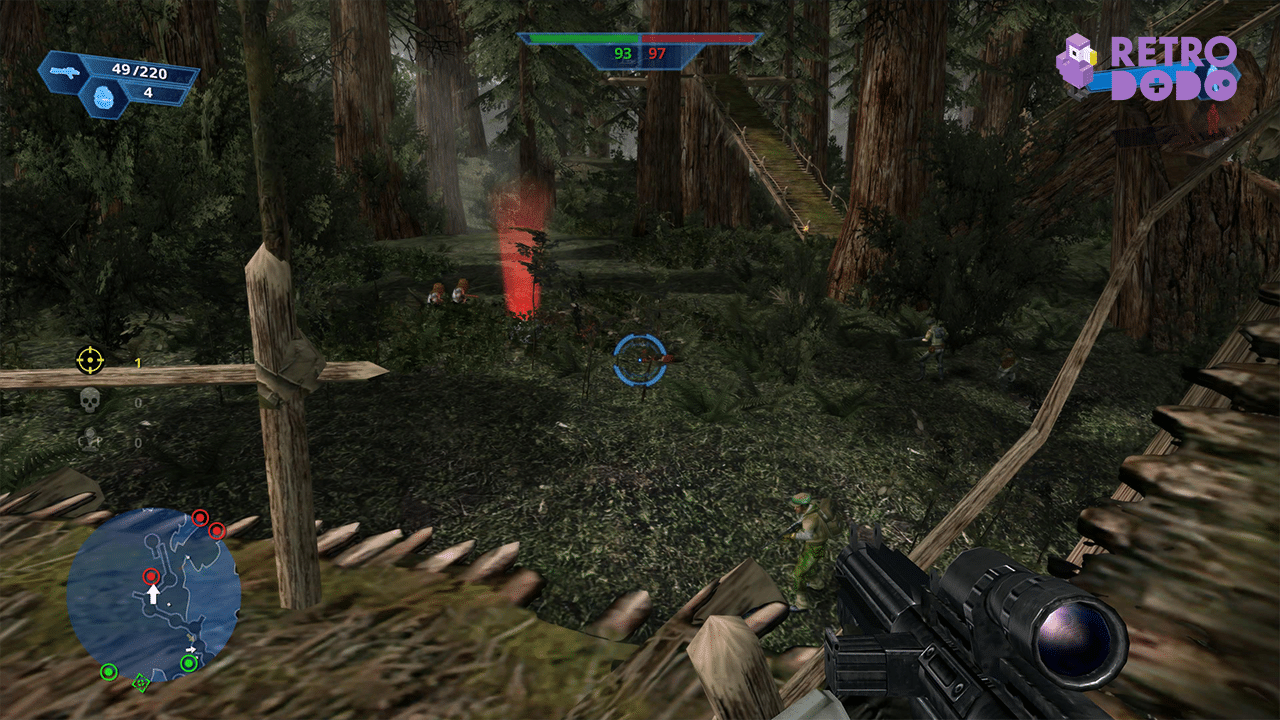This screenshot has height=720, width=1280.
Task: Select the green diamond objective marker below the minimap
Action: click(141, 683)
